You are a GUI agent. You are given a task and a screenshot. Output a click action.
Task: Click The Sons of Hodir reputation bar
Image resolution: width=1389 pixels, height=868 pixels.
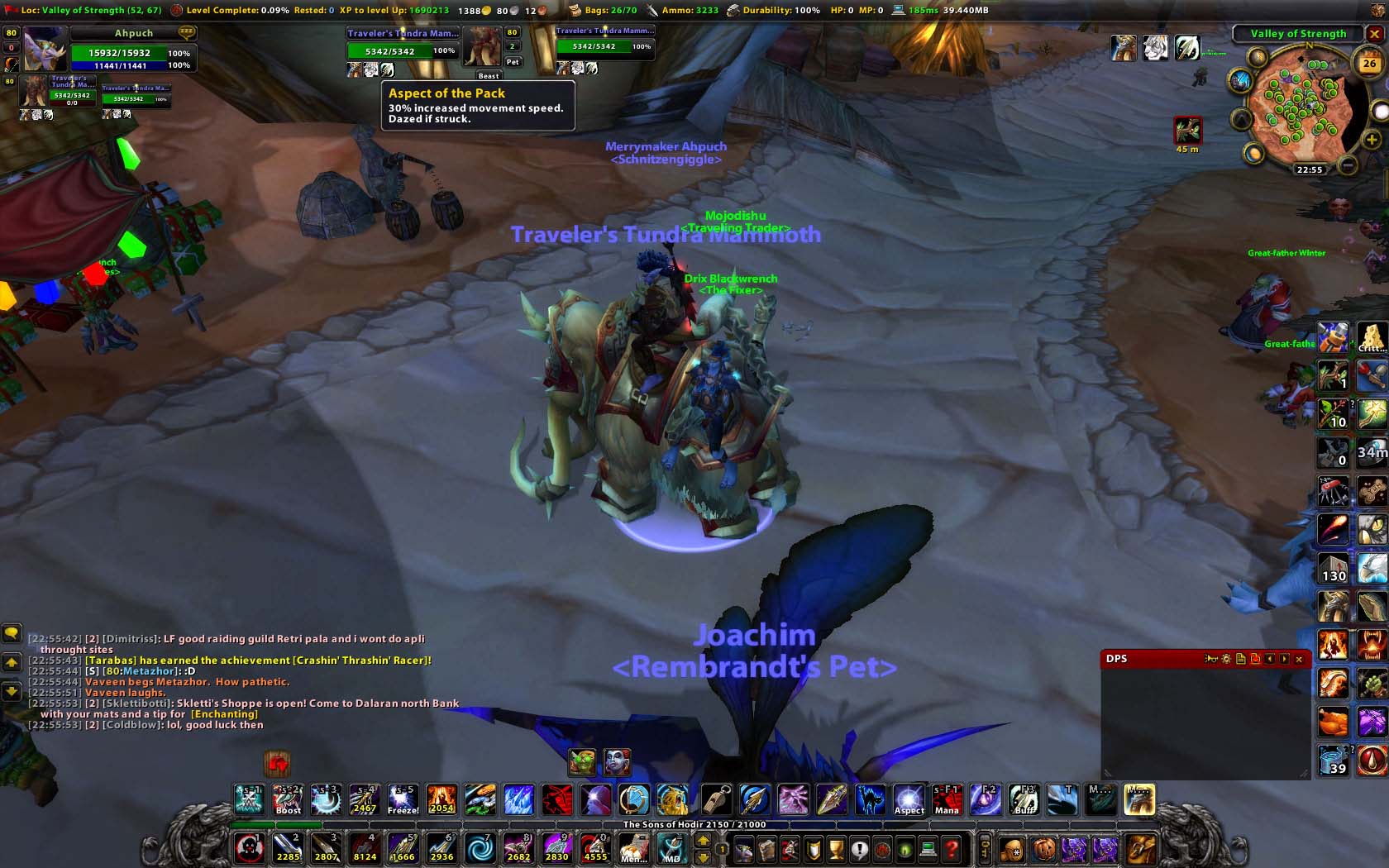point(694,824)
